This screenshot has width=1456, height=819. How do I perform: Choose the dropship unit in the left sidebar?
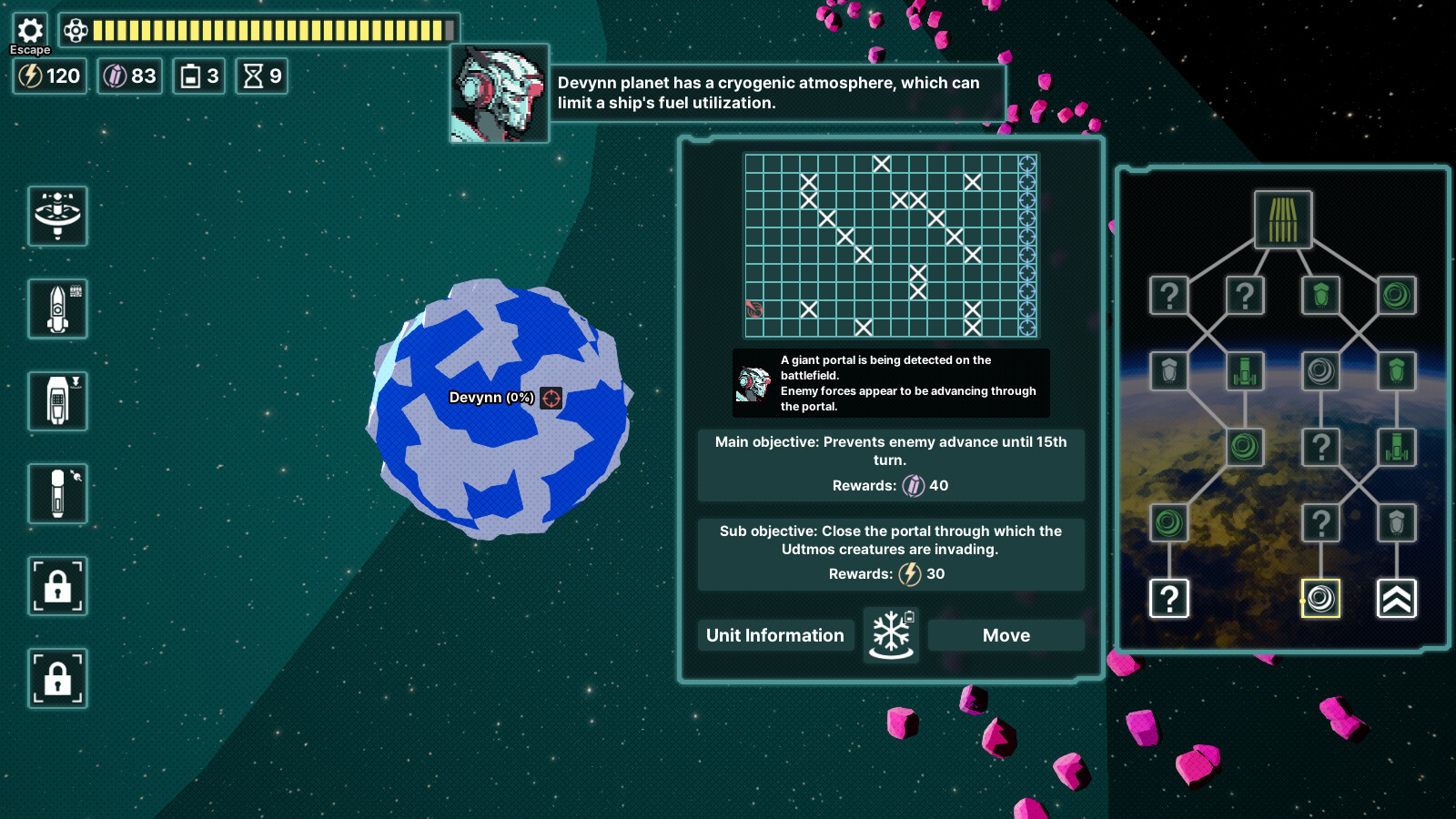pos(57,400)
